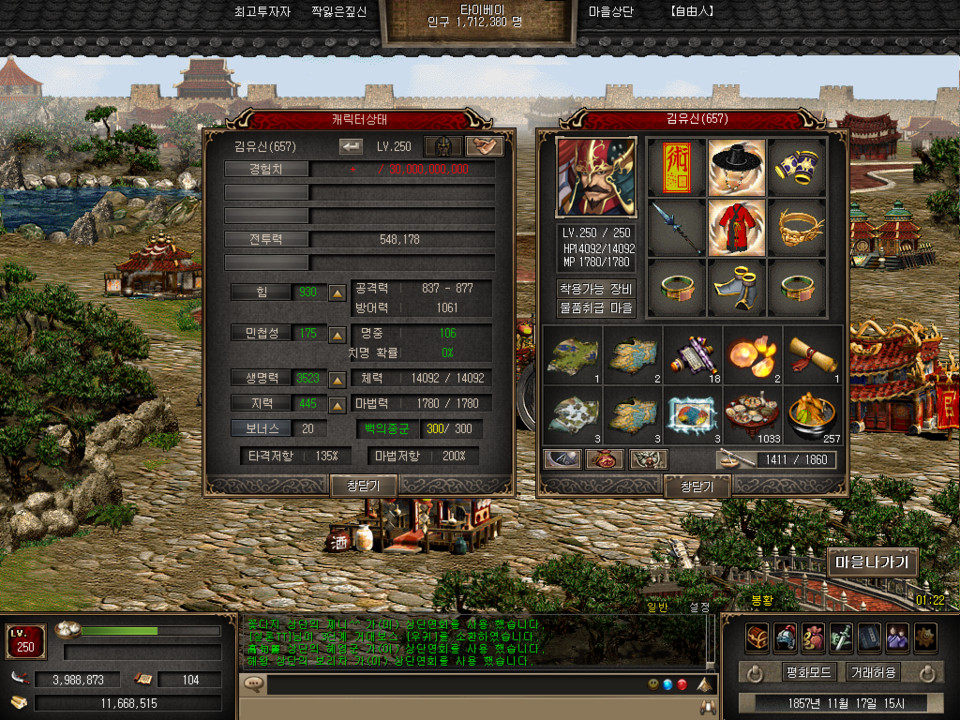Viewport: 960px width, 720px height.
Task: Show 착용가능 장비 wearable equipment
Action: coord(595,288)
